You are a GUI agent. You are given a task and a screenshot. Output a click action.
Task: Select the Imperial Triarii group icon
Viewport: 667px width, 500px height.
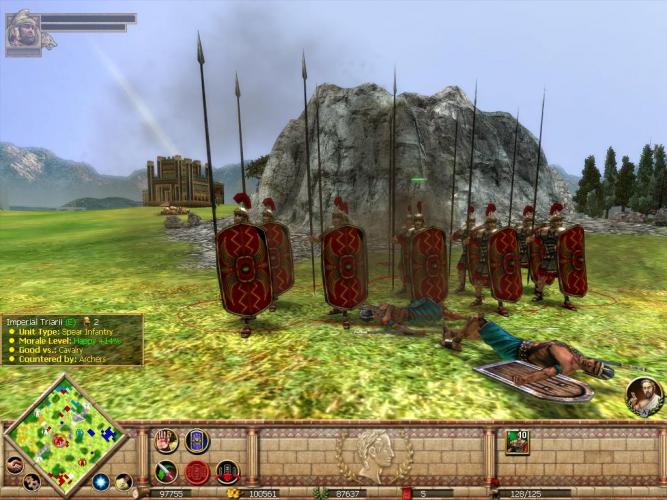point(517,442)
